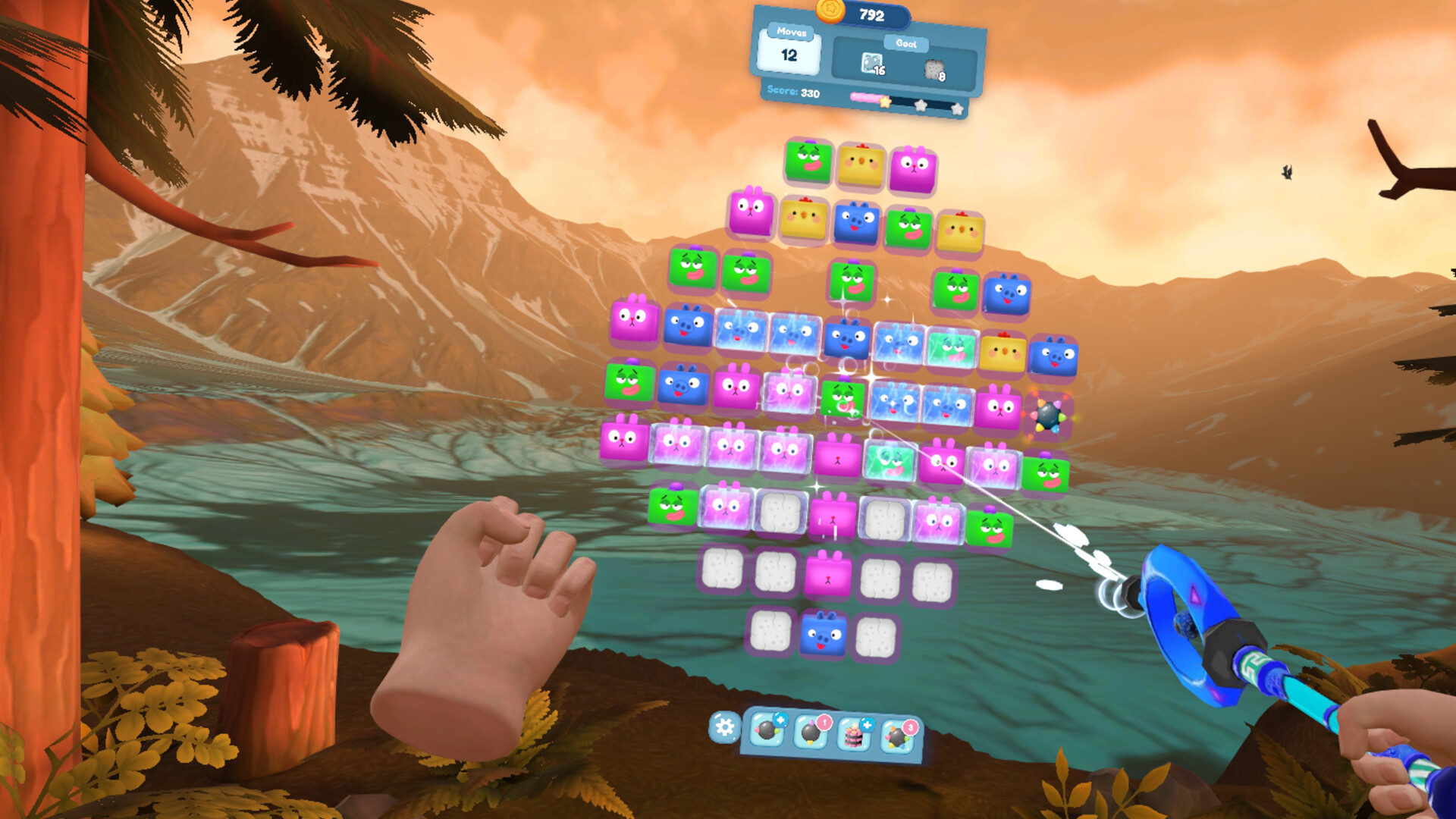
Task: Click the badge showing 3 on the rainbow bomb
Action: point(910,729)
